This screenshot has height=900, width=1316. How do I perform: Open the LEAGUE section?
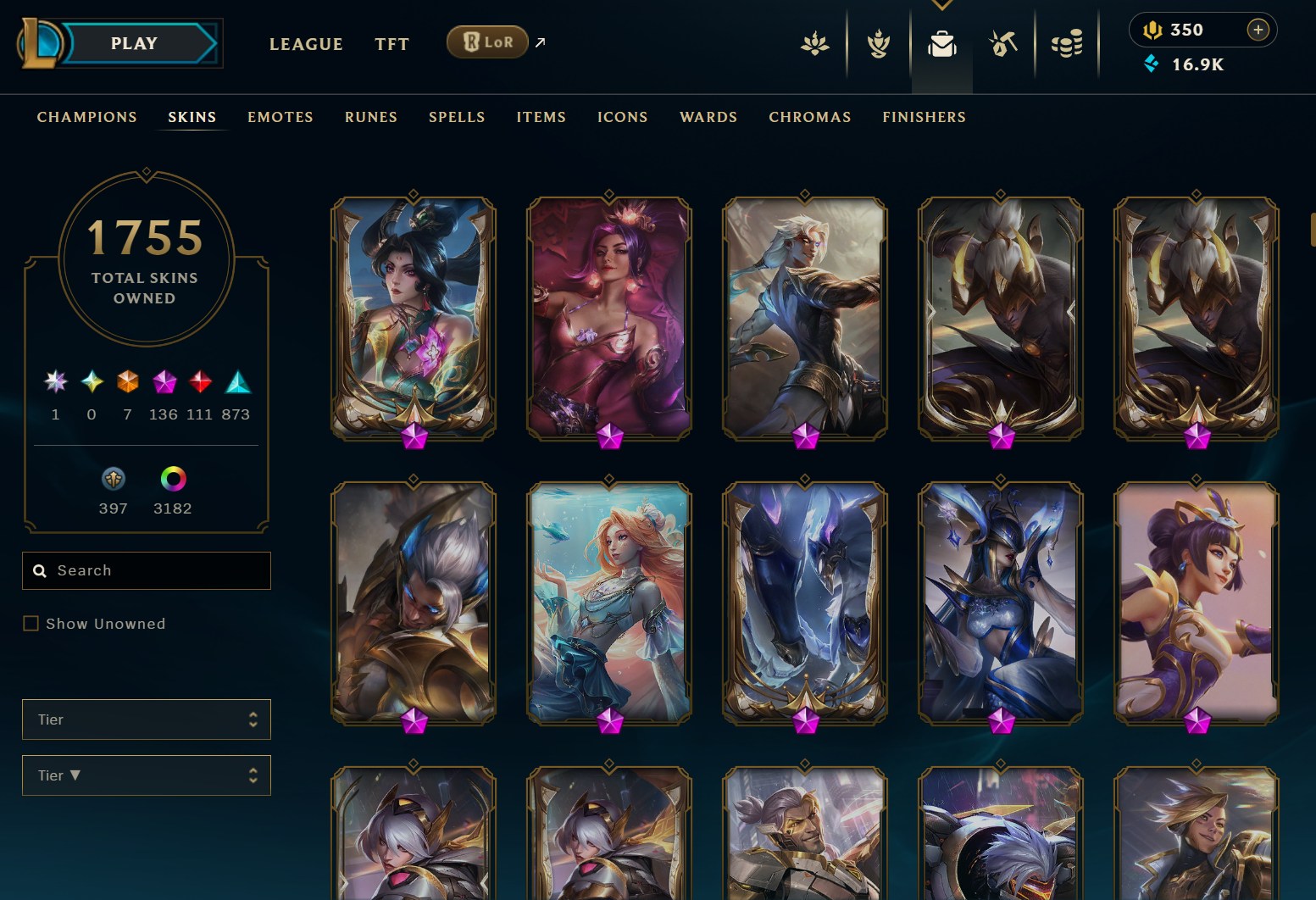[x=306, y=44]
